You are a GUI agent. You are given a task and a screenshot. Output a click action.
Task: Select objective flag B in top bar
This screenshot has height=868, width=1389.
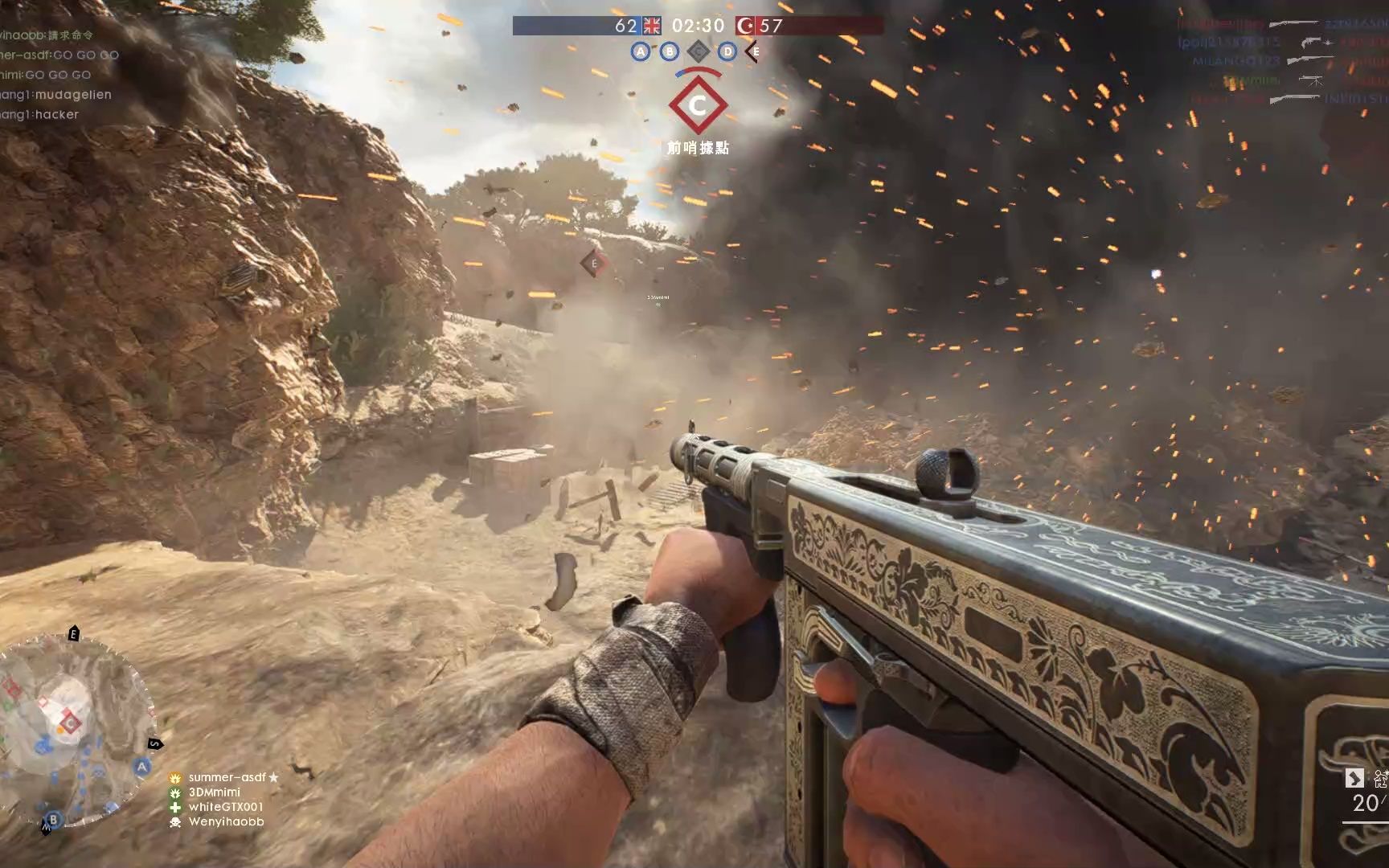coord(670,52)
